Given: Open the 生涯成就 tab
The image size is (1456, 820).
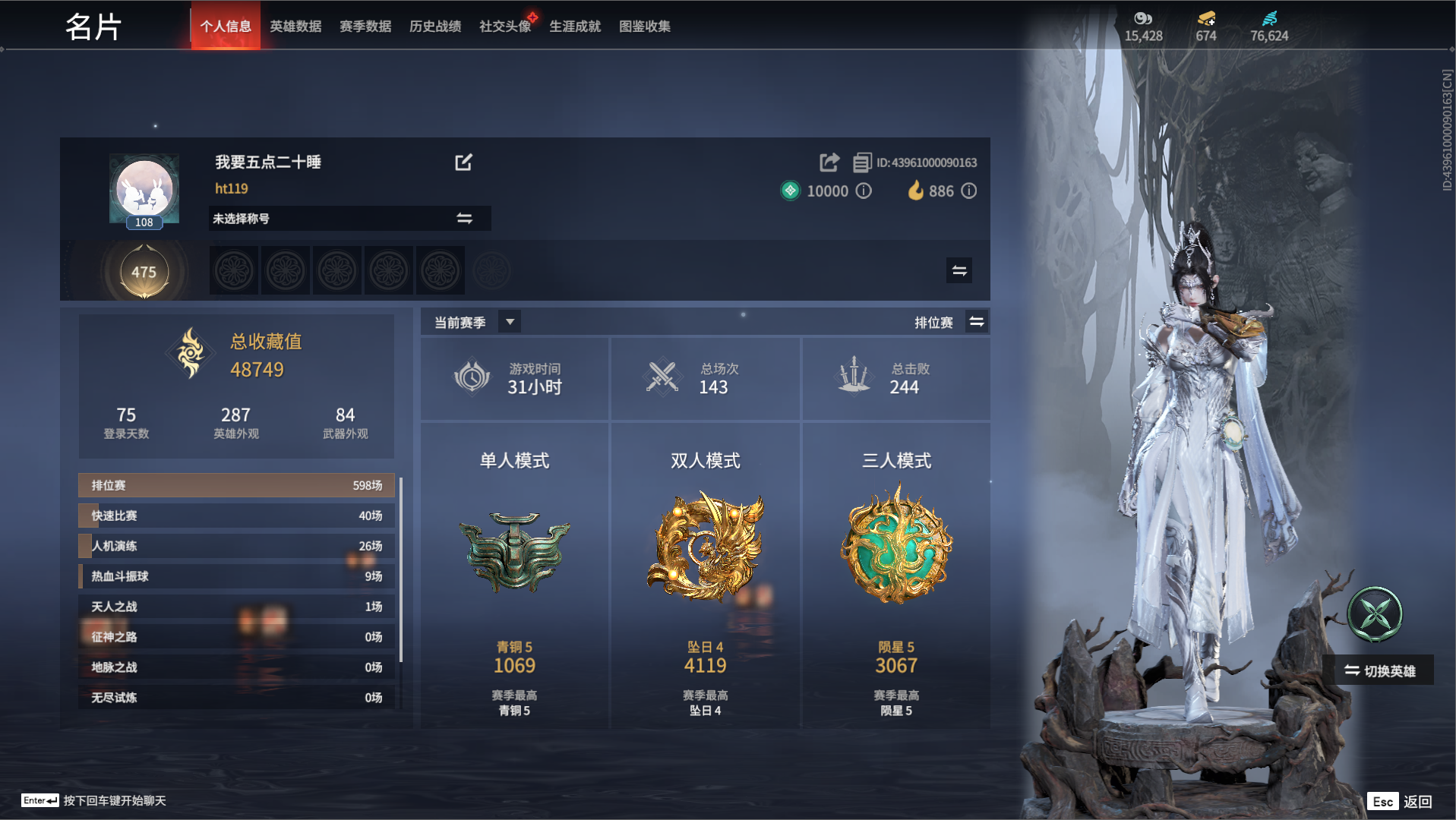Looking at the screenshot, I should [575, 27].
